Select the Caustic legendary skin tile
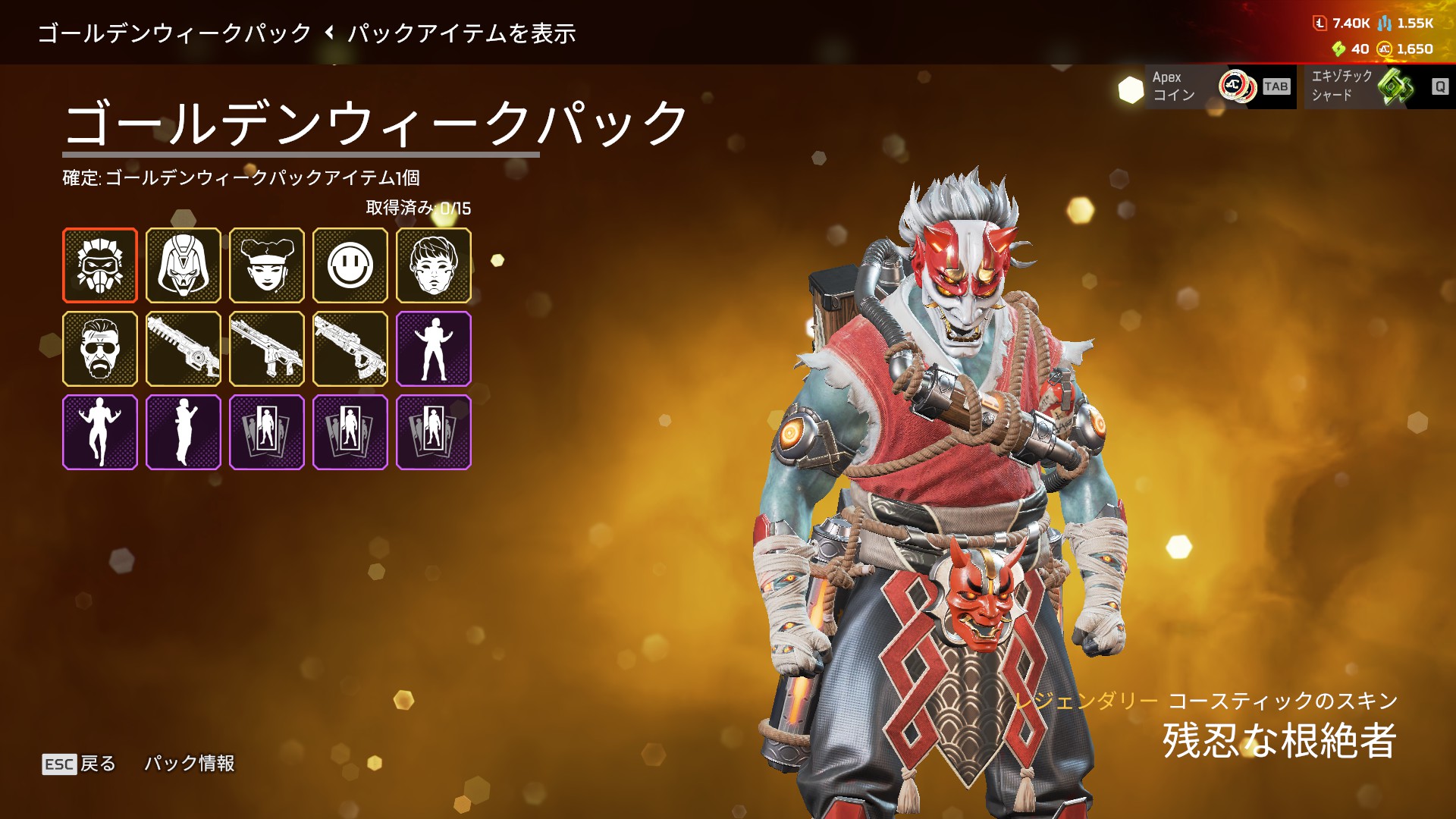 (100, 265)
